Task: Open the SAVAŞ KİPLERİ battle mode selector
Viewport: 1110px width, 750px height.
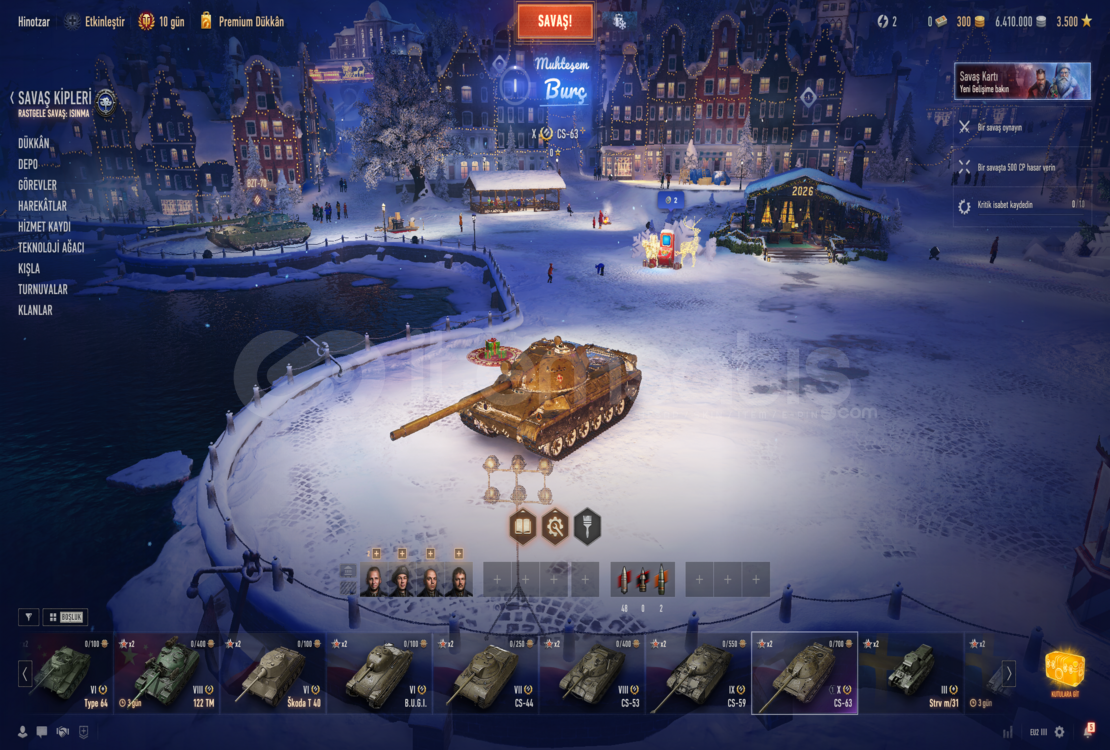Action: tap(56, 99)
